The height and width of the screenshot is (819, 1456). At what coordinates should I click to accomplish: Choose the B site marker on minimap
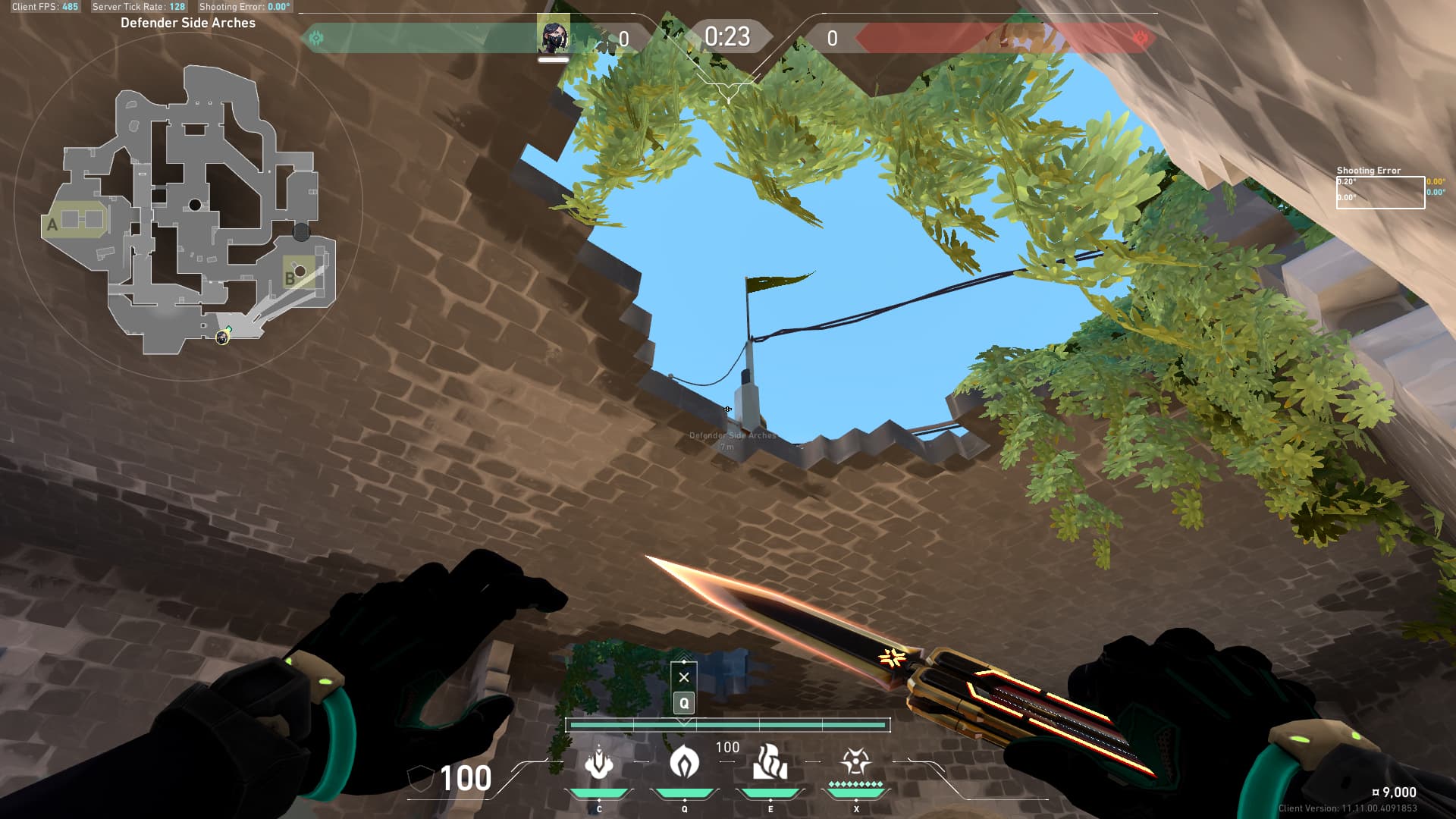(x=290, y=278)
